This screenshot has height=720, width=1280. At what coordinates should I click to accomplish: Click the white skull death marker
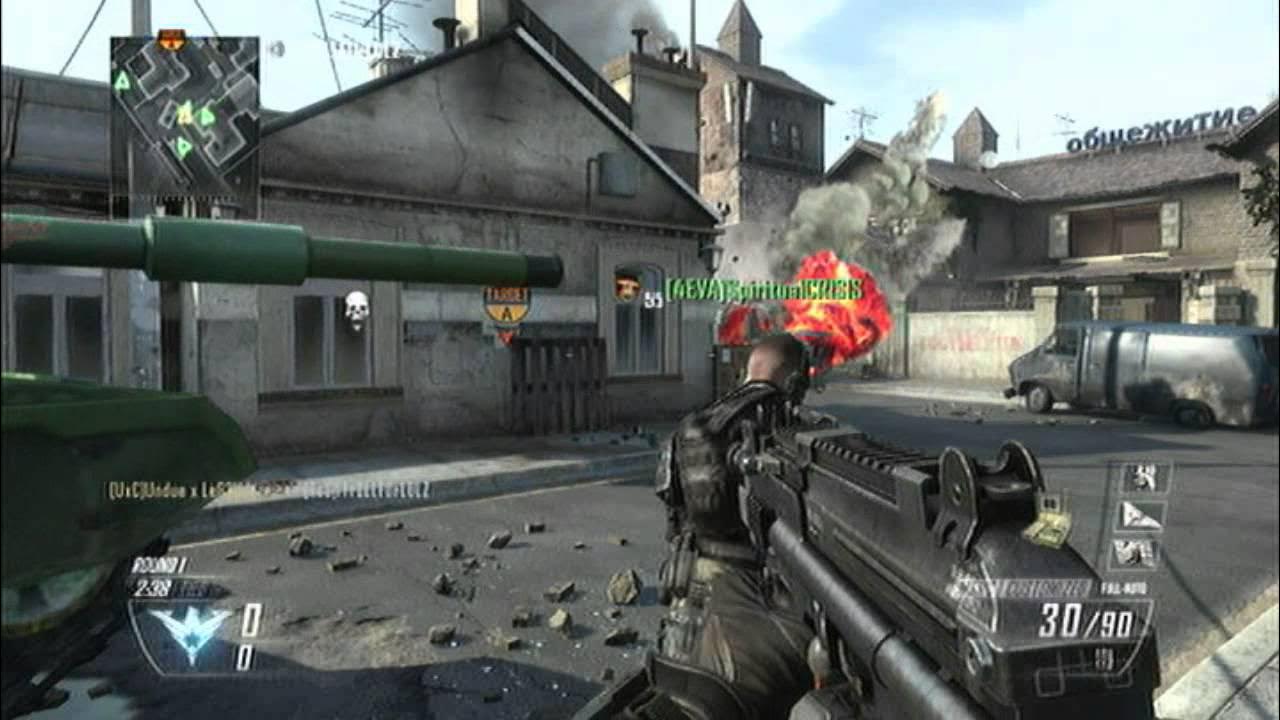tap(357, 310)
